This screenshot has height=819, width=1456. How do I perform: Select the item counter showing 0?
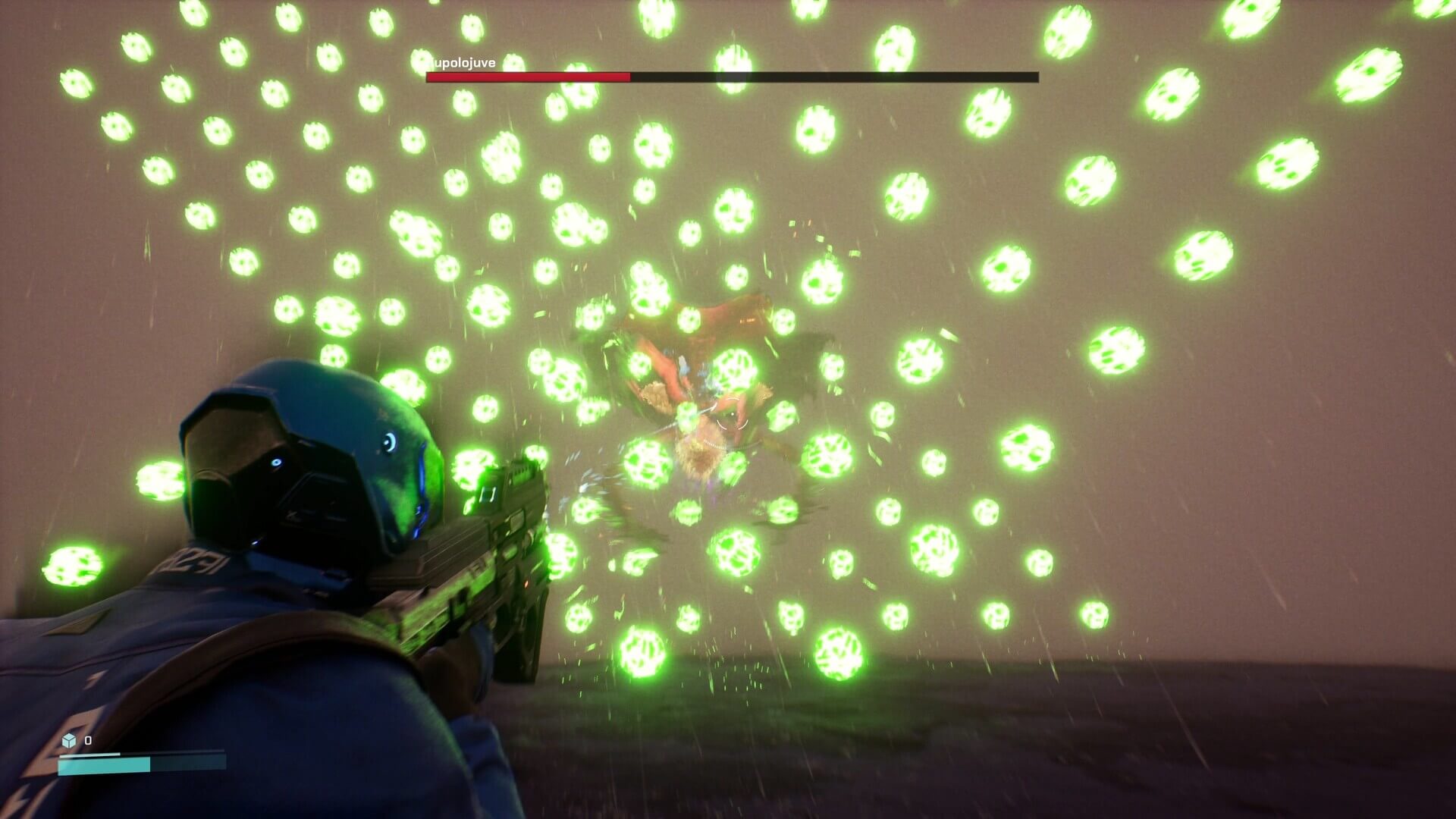pos(88,741)
